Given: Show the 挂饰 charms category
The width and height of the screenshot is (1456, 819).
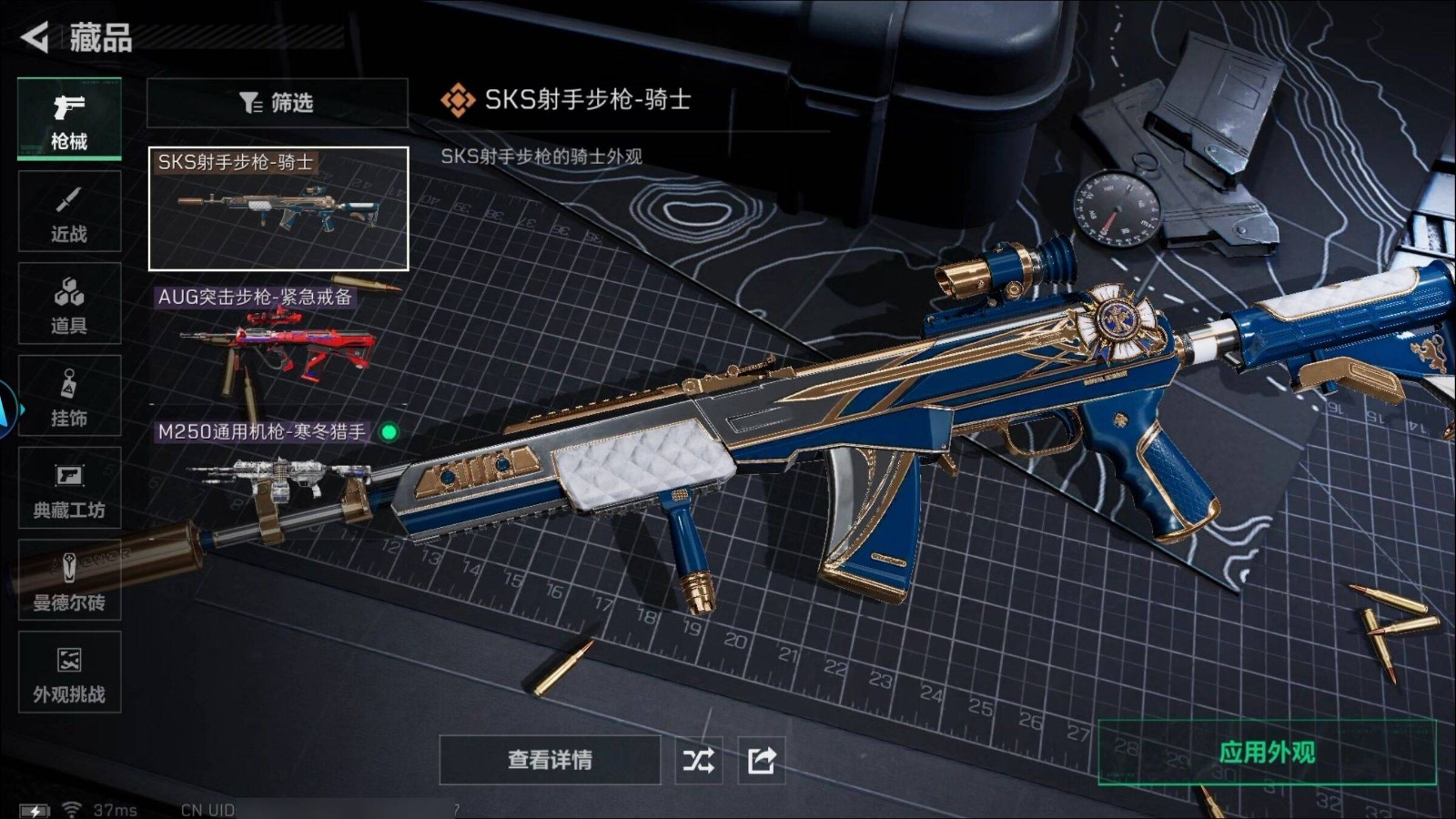Looking at the screenshot, I should (69, 397).
